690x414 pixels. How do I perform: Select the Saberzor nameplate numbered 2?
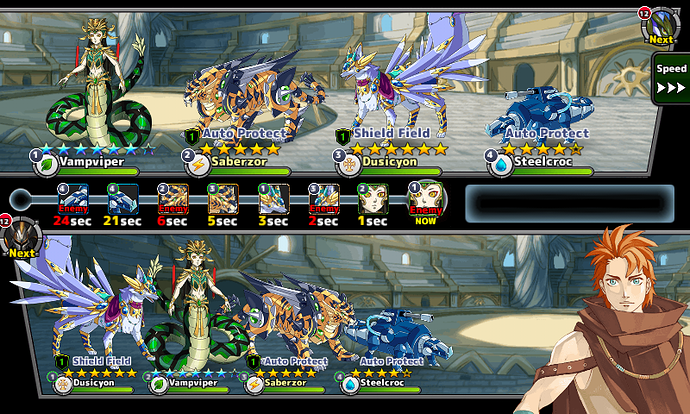(240, 157)
